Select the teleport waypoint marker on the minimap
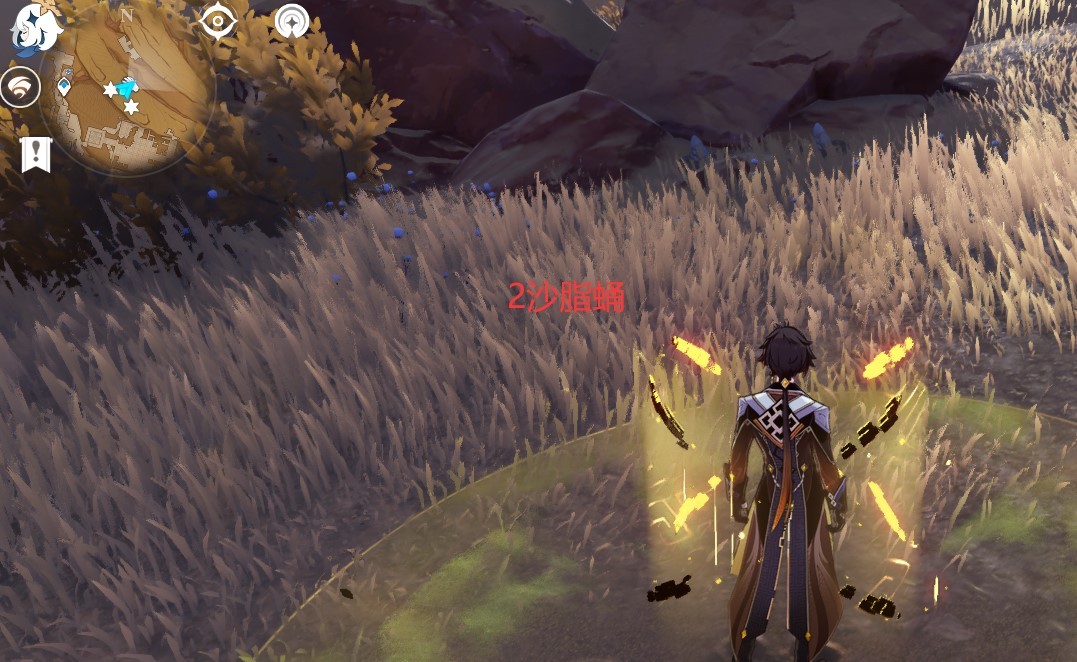 65,87
